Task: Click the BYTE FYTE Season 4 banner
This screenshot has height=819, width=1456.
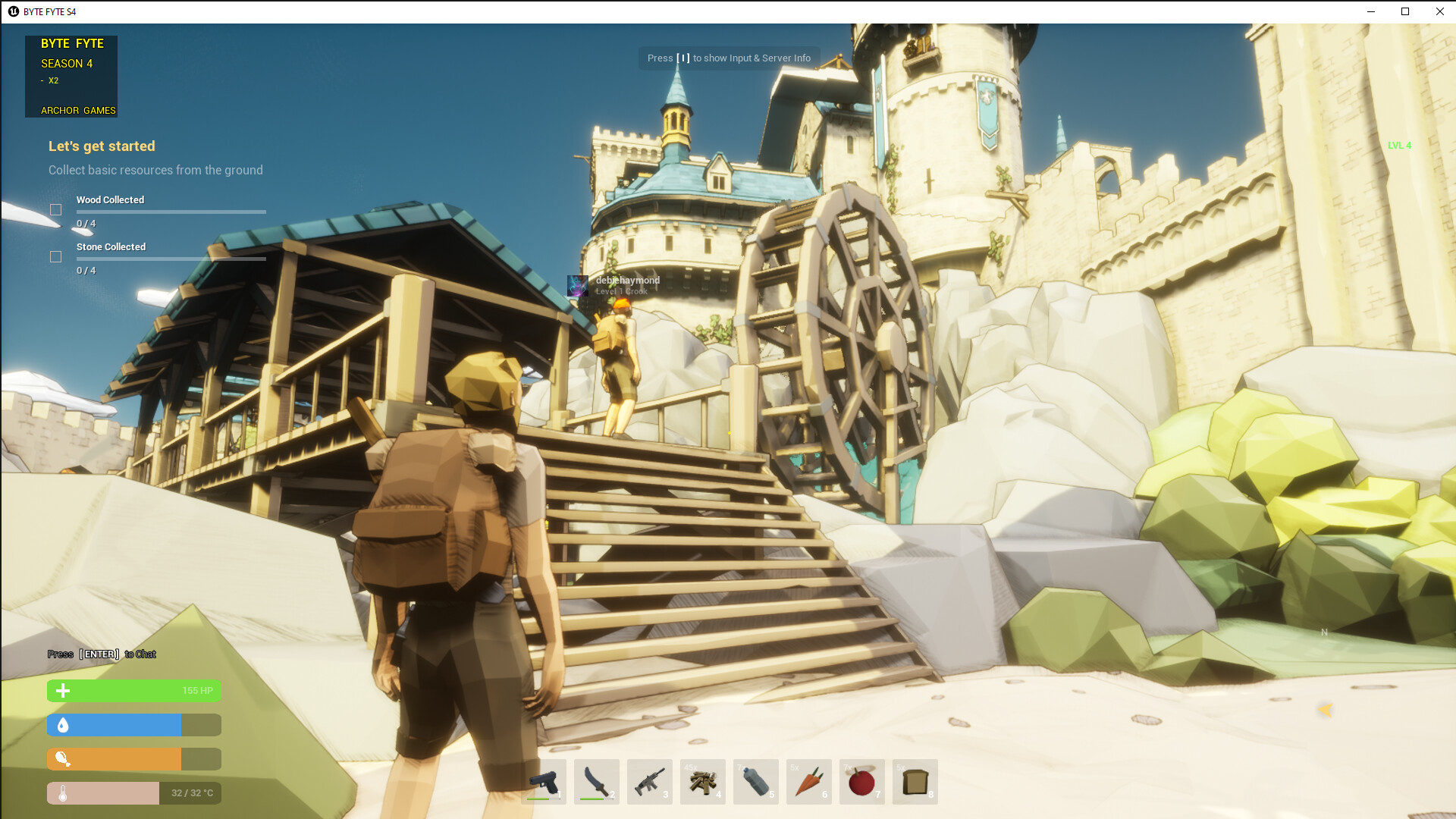Action: (x=71, y=76)
